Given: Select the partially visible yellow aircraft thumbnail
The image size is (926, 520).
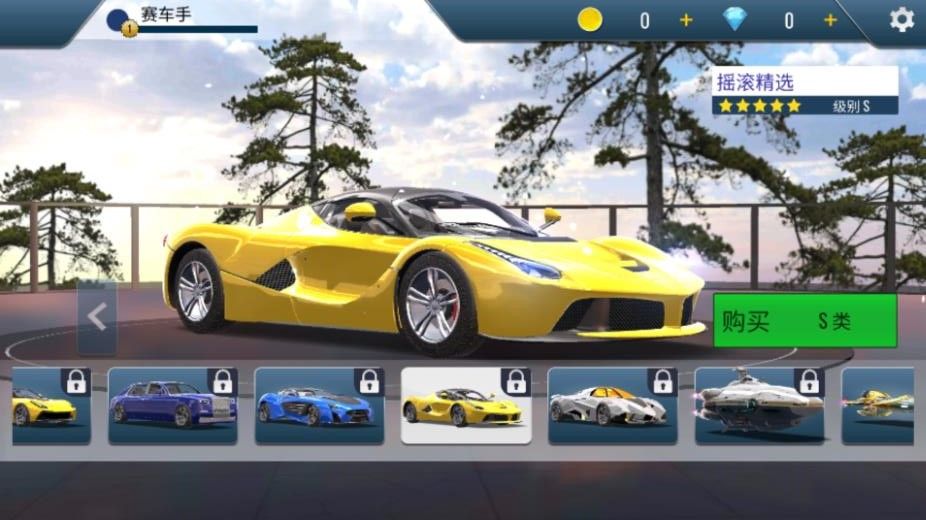Looking at the screenshot, I should [x=884, y=405].
